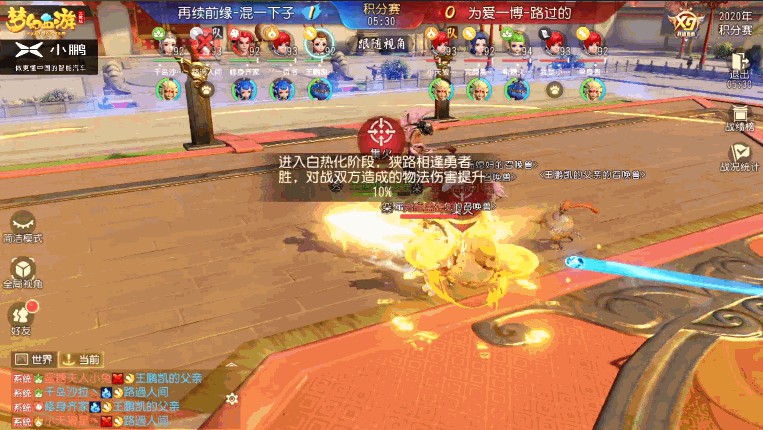Screen dimensions: 763x430
Task: Click the 小鹏 sponsor banner
Action: point(49,53)
